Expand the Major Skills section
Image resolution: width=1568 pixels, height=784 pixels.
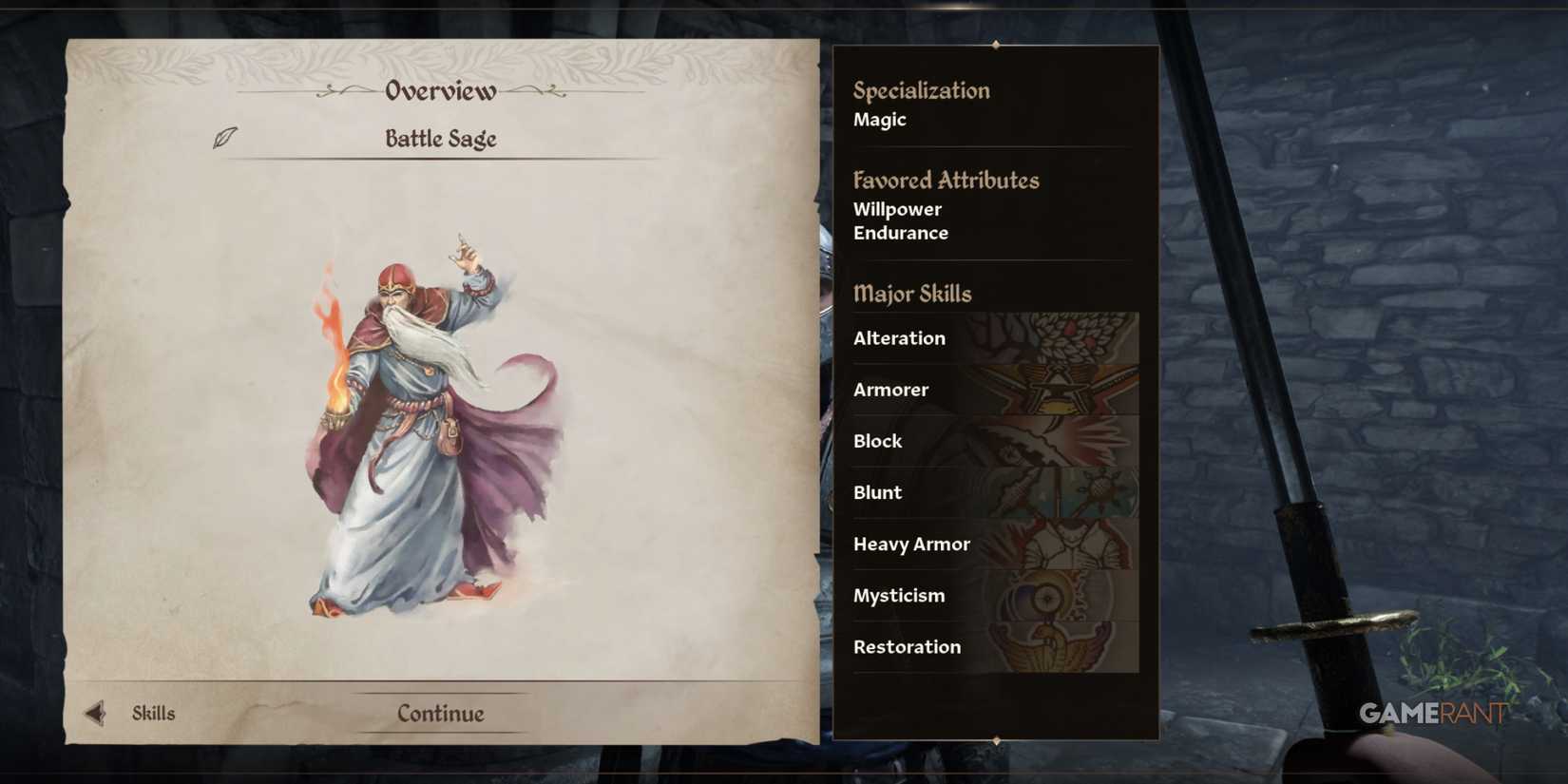[912, 295]
